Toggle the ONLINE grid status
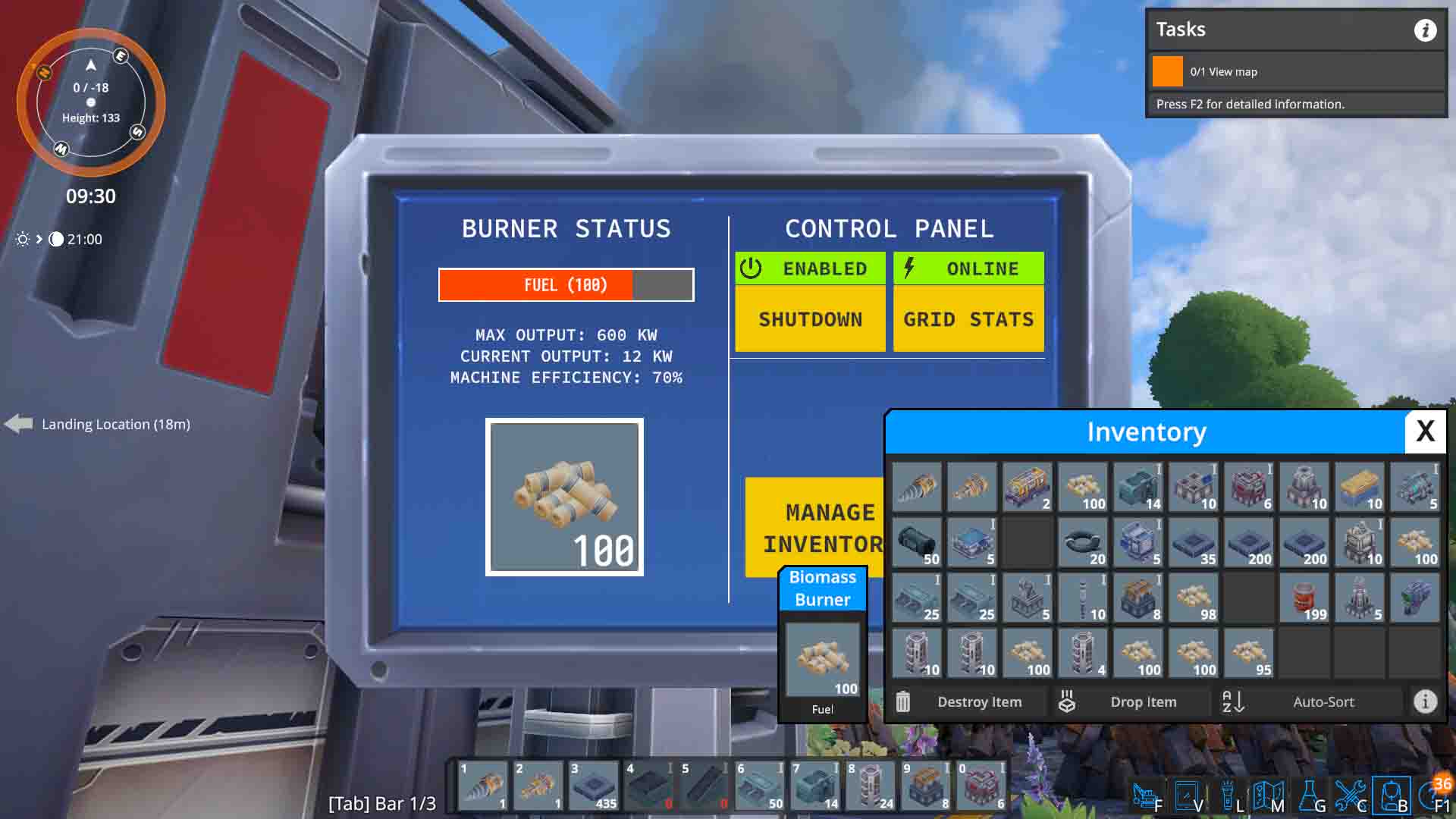The image size is (1456, 819). point(968,268)
